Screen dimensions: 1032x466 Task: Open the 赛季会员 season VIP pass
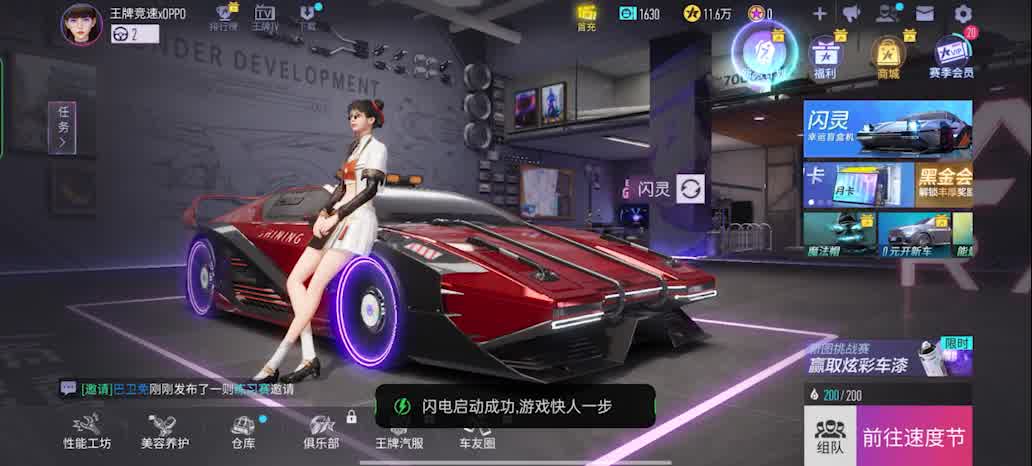click(950, 56)
